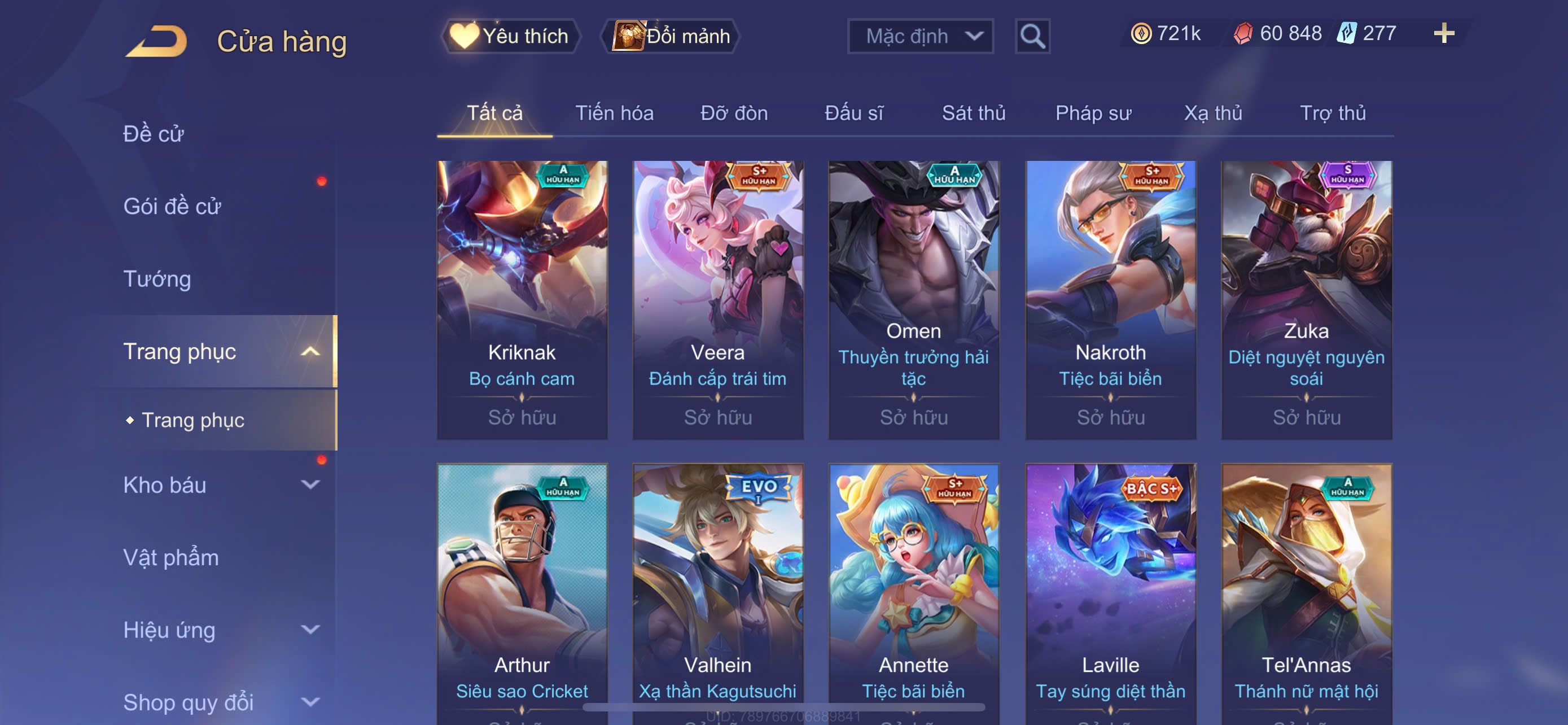Select the Đỡ đòn category tab
Image resolution: width=1568 pixels, height=725 pixels.
(x=733, y=113)
